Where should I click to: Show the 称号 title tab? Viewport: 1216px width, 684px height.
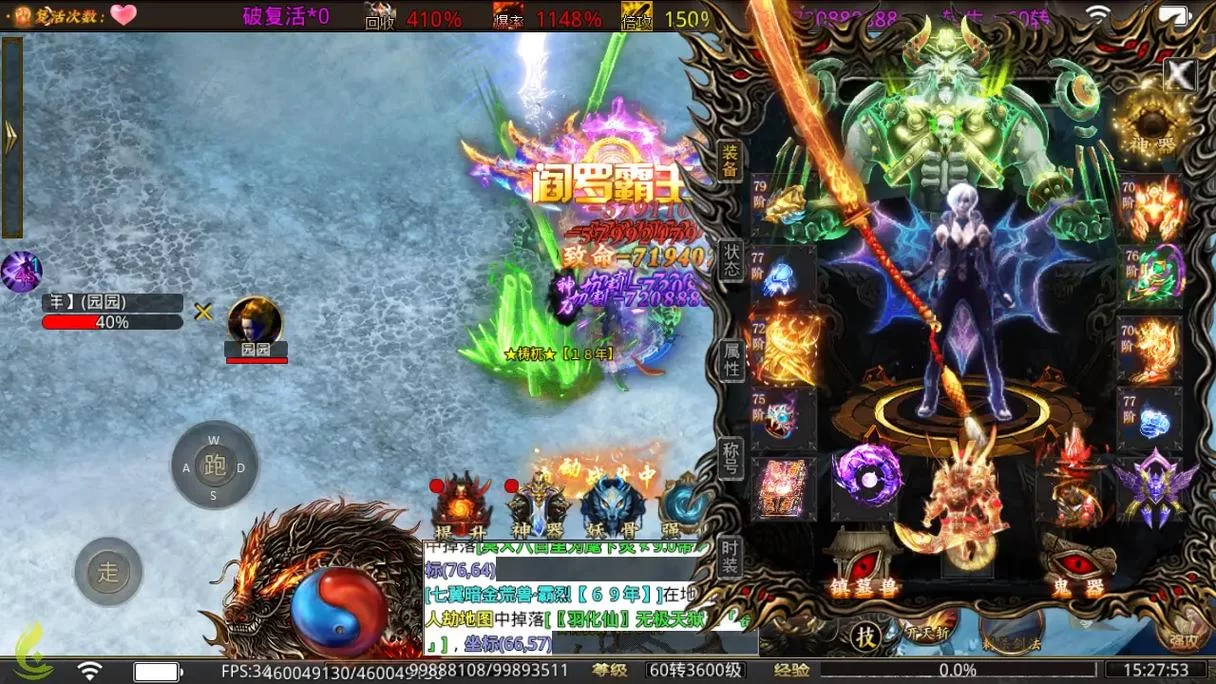pyautogui.click(x=732, y=459)
